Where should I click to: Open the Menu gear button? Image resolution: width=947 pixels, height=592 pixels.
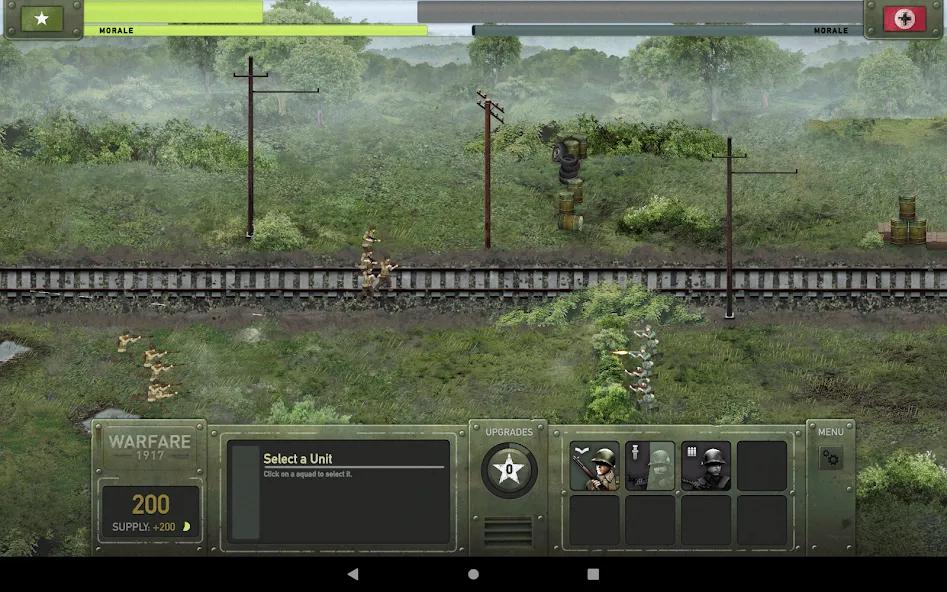(x=831, y=458)
